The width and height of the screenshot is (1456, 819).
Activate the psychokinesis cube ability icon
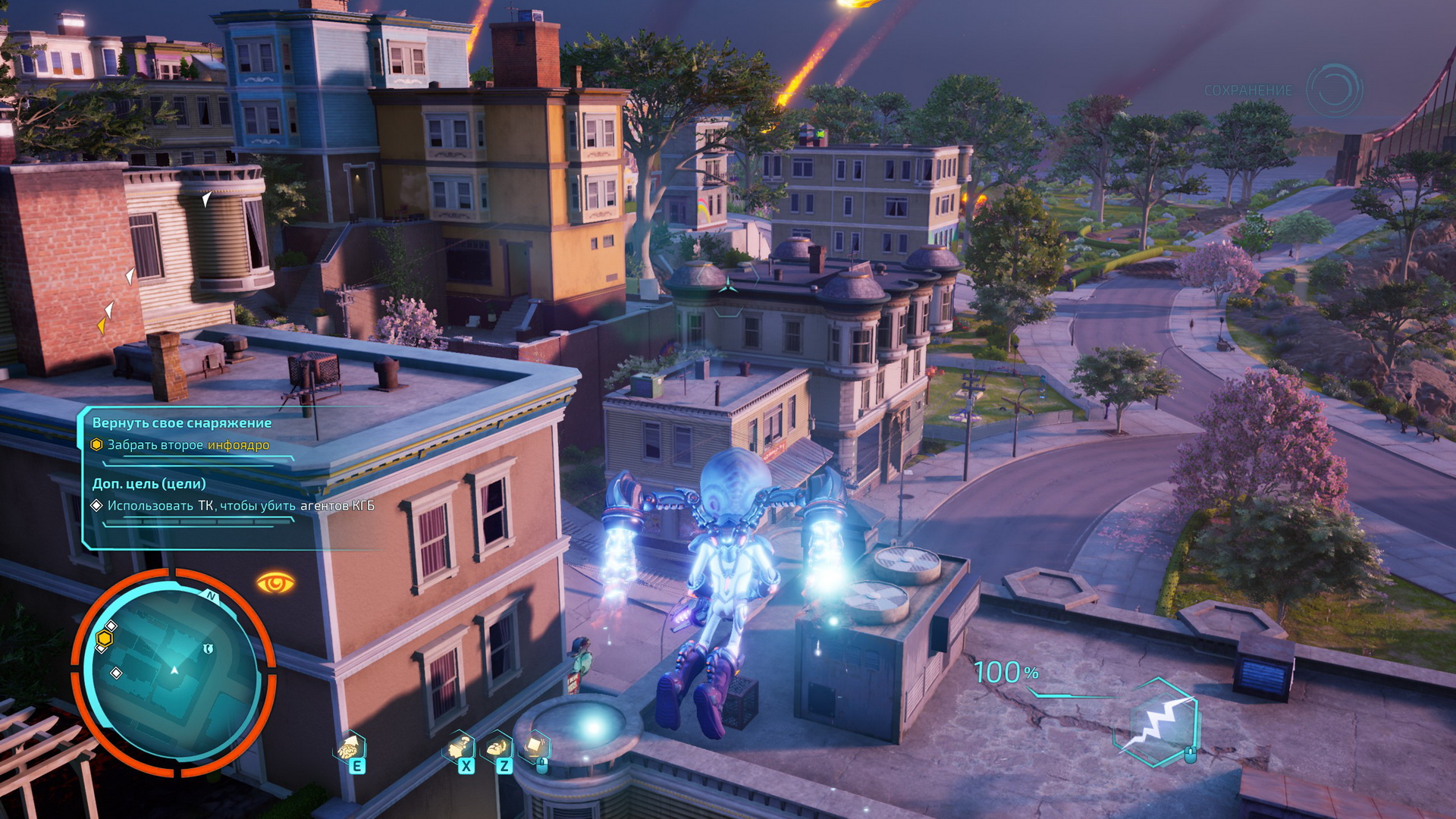click(x=535, y=747)
